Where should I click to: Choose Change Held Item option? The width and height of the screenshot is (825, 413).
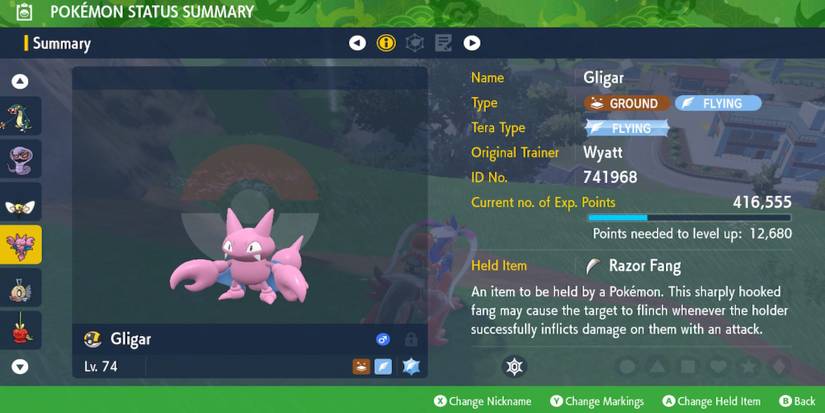[711, 401]
